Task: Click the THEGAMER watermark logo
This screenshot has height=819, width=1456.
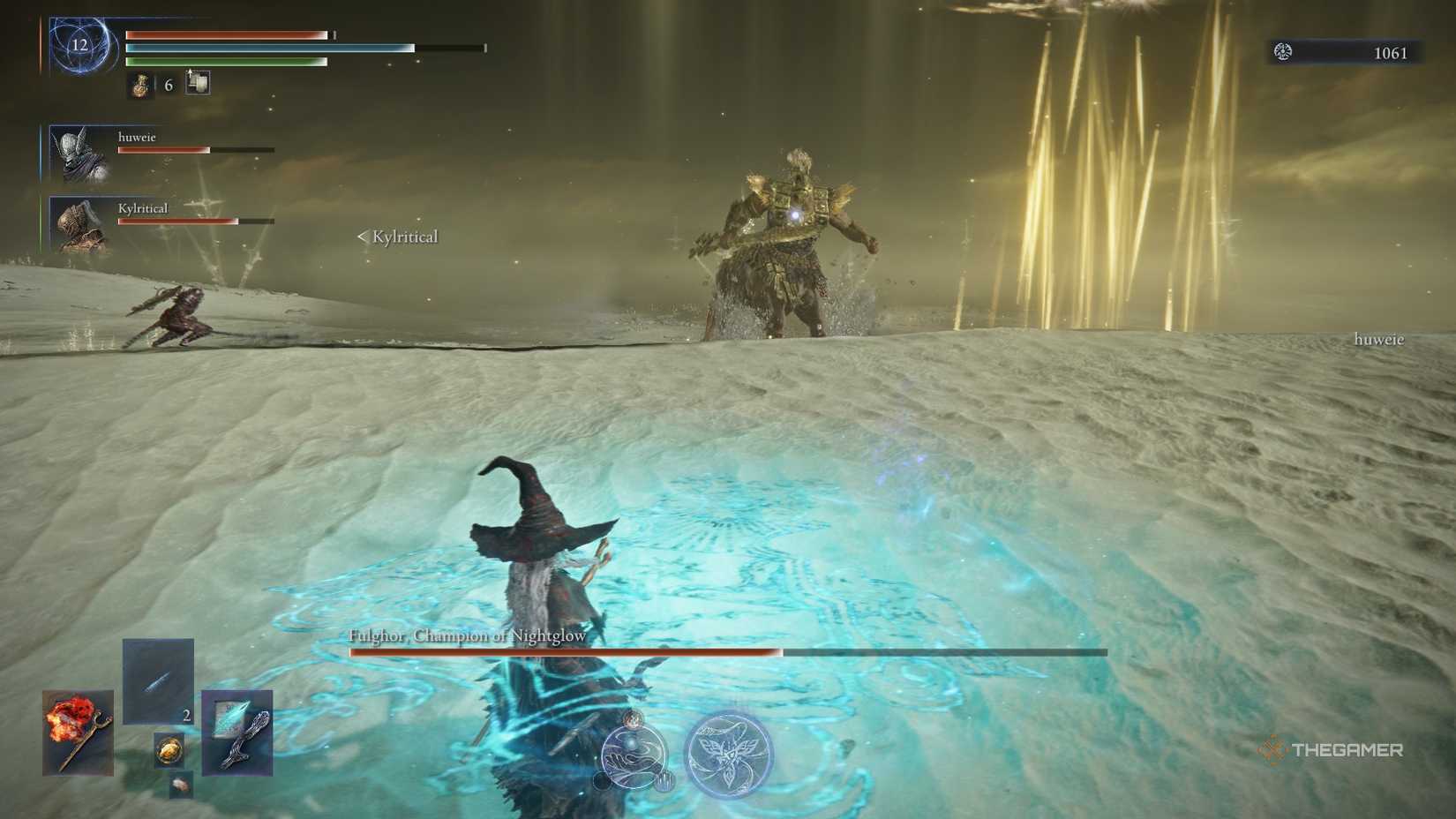Action: tap(1335, 752)
